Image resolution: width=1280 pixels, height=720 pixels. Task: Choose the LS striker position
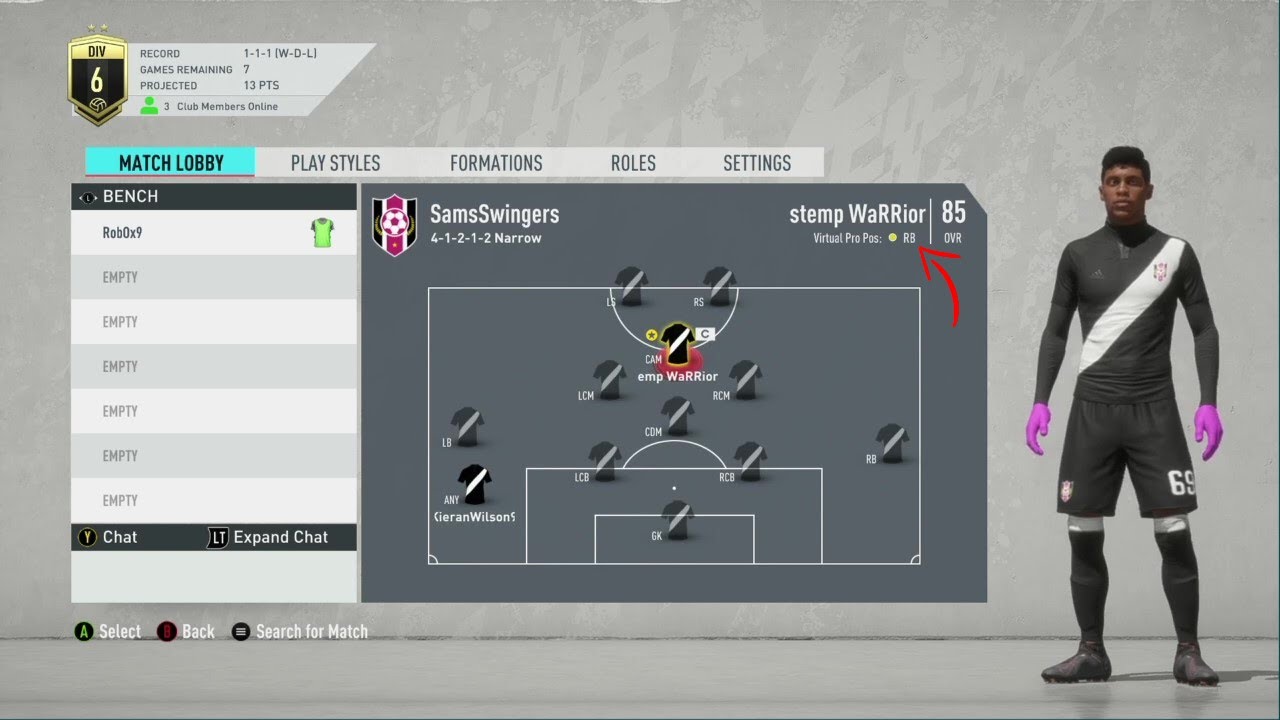point(630,286)
